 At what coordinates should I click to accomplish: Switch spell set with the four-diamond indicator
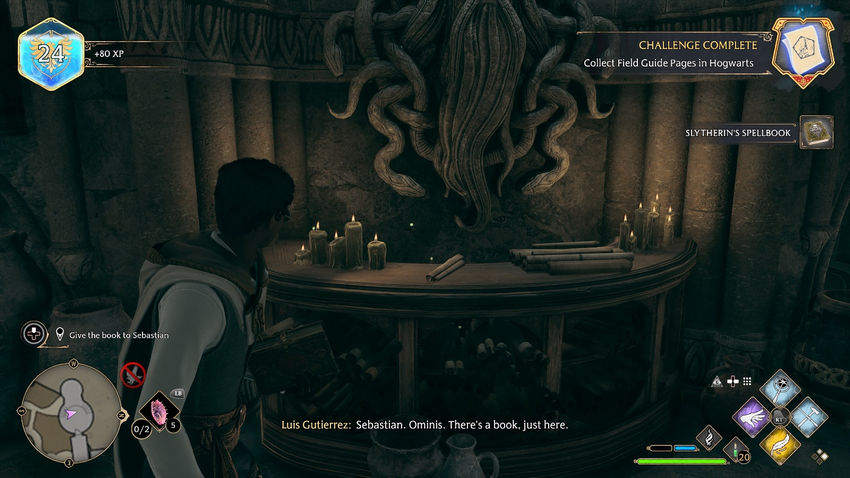click(820, 455)
